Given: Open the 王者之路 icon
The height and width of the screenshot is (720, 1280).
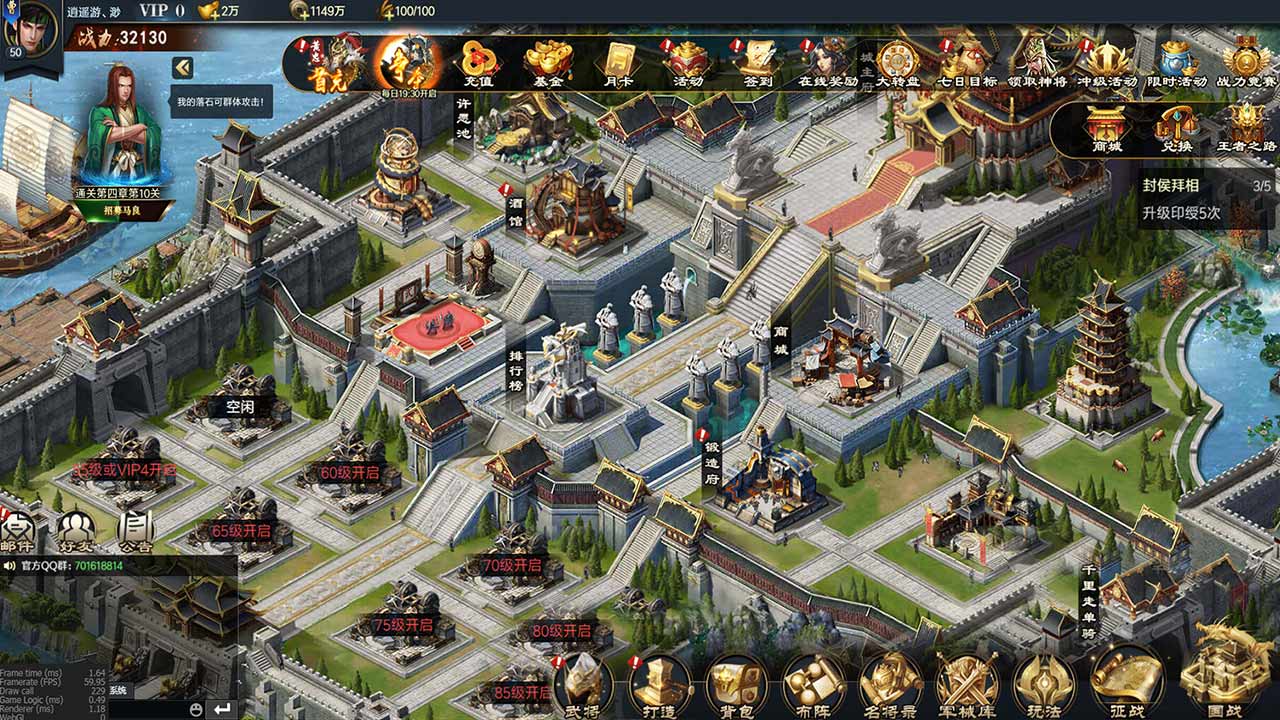Looking at the screenshot, I should pos(1246,128).
